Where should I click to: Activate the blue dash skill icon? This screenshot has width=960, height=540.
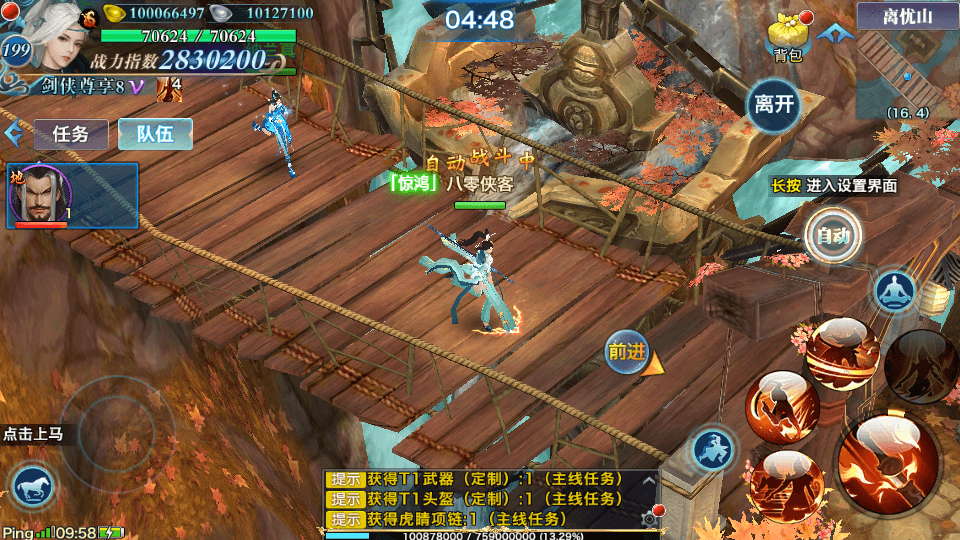(x=712, y=449)
